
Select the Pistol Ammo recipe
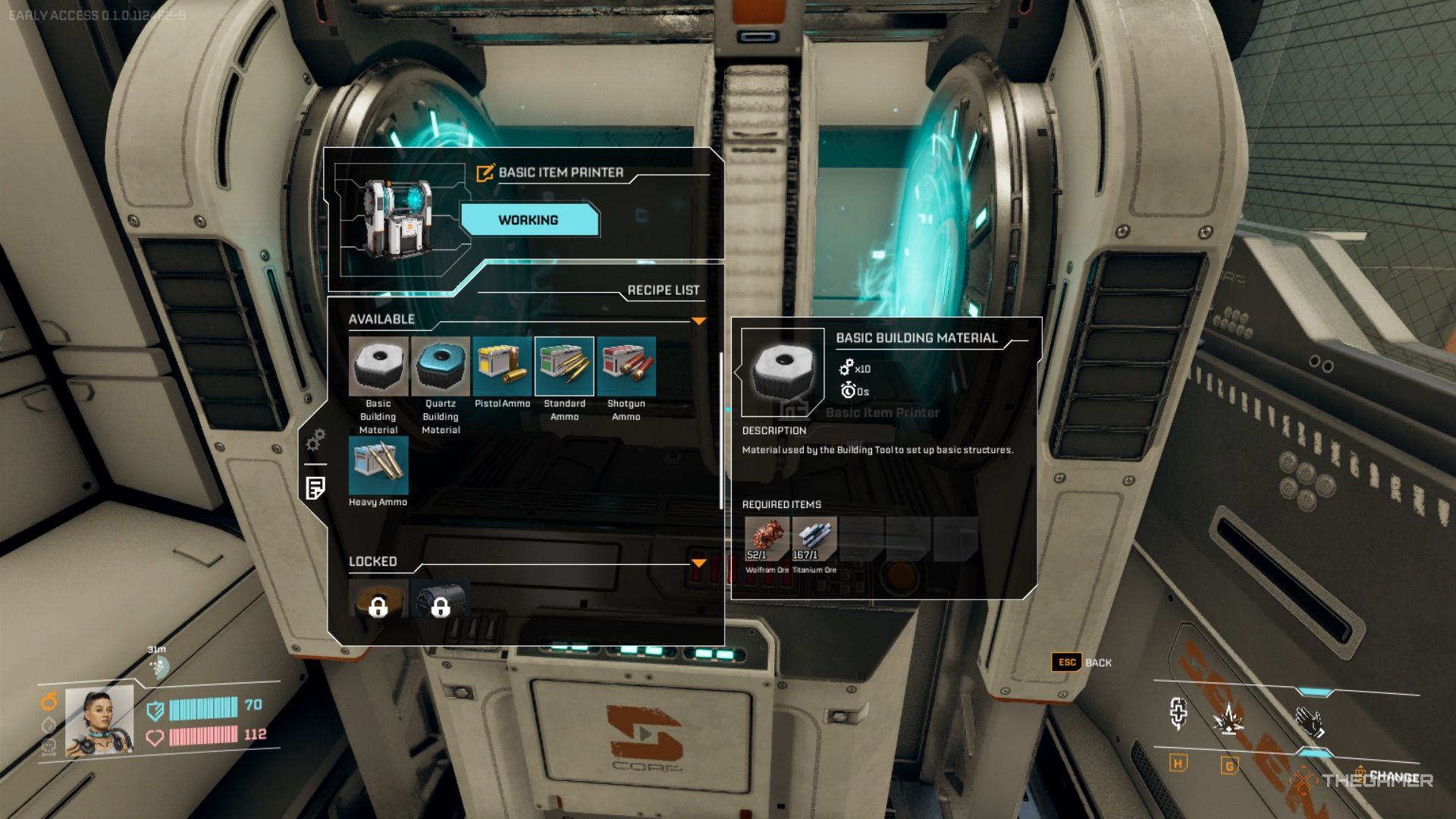pyautogui.click(x=502, y=367)
